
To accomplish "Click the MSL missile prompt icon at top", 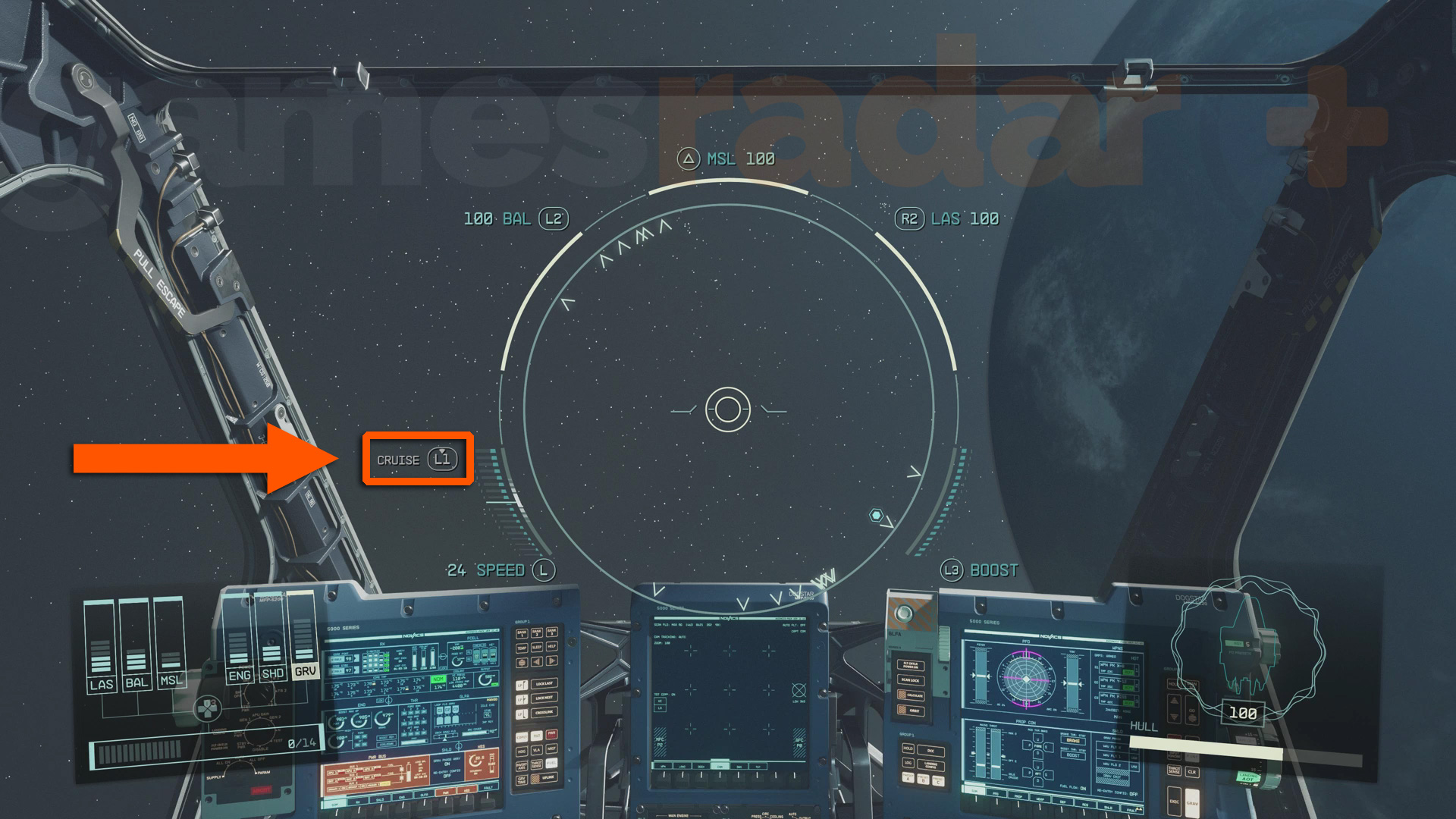I will [x=688, y=158].
